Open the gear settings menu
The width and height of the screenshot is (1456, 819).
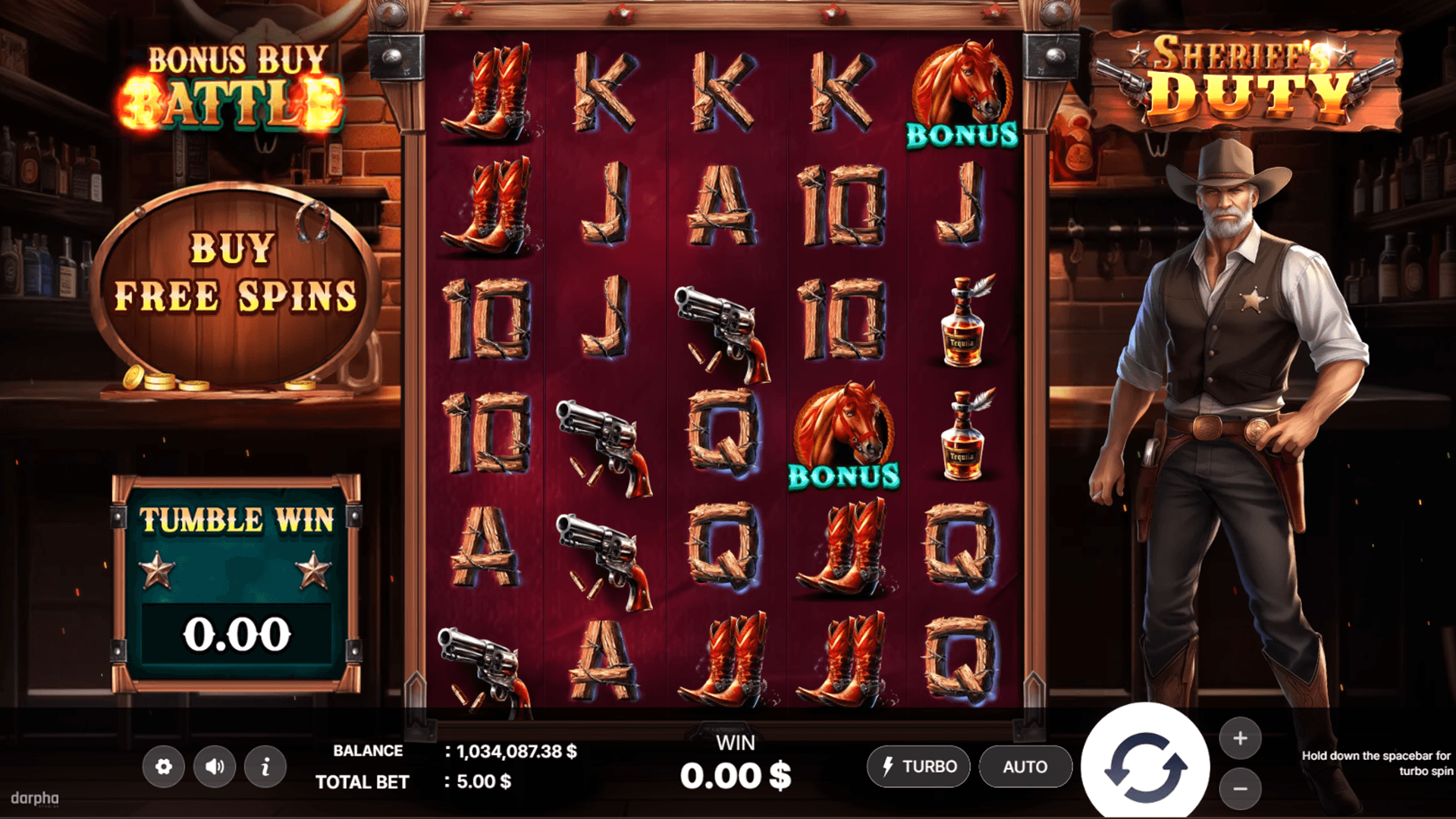pos(164,767)
